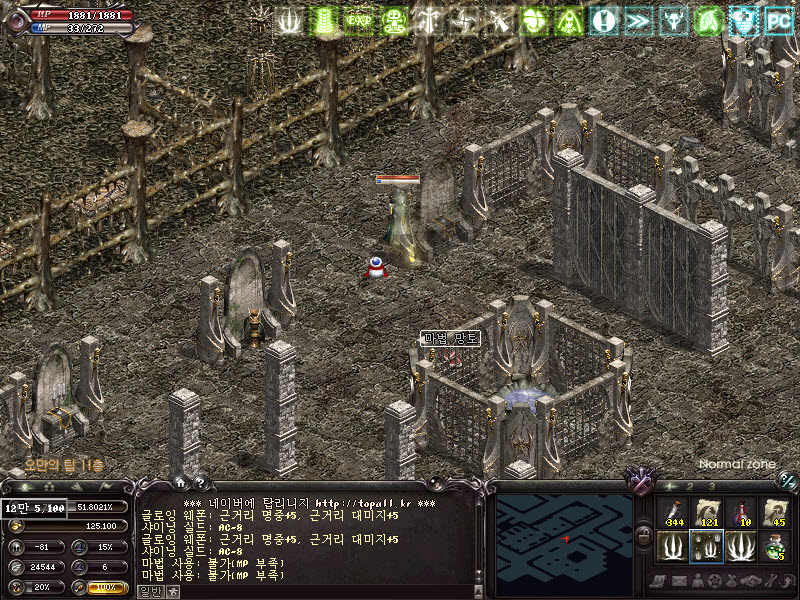
Task: Use the scroll with count 121
Action: 707,512
